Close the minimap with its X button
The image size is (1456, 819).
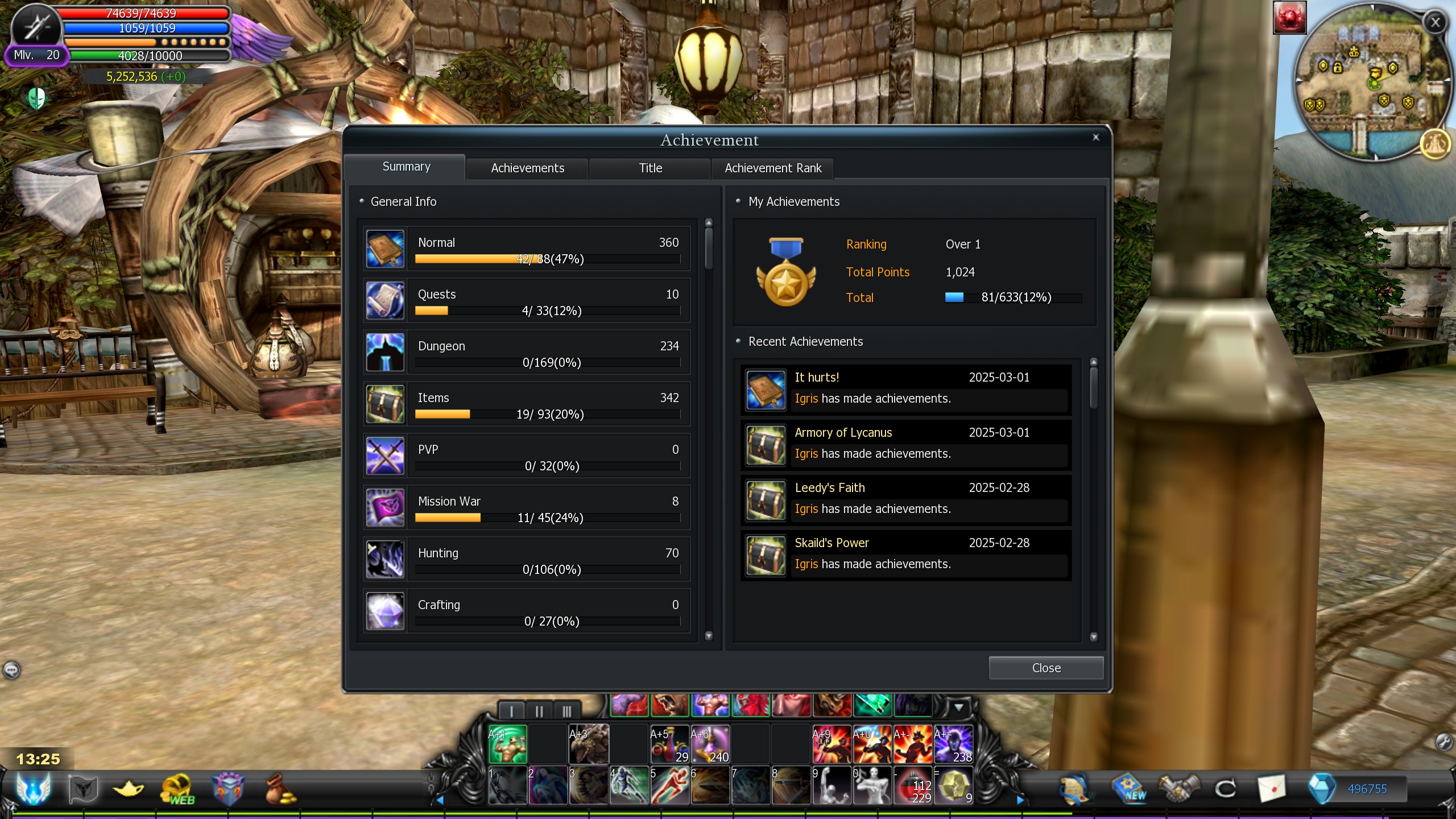(1435, 22)
